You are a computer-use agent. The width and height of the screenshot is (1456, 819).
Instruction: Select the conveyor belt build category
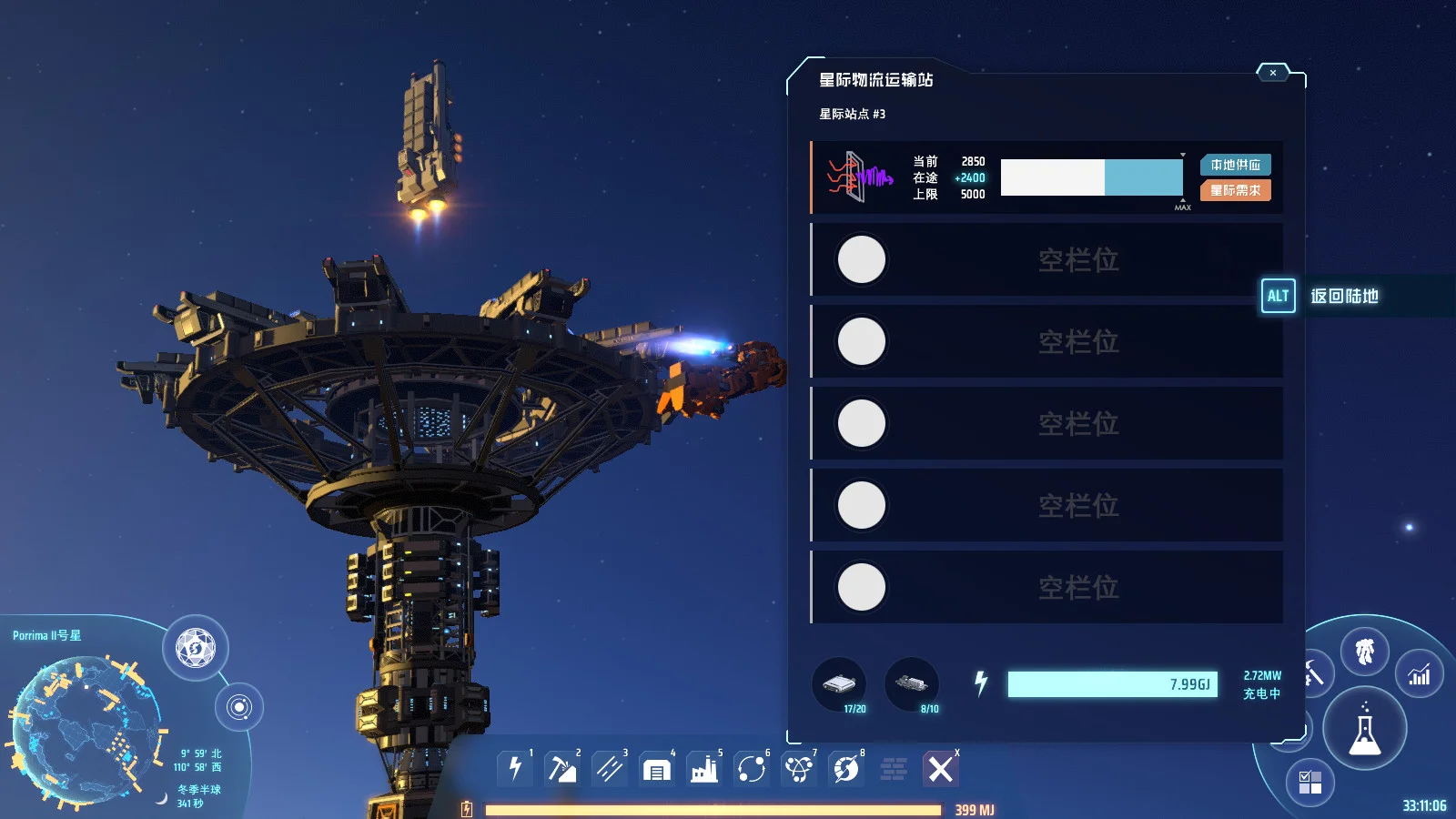(x=611, y=769)
